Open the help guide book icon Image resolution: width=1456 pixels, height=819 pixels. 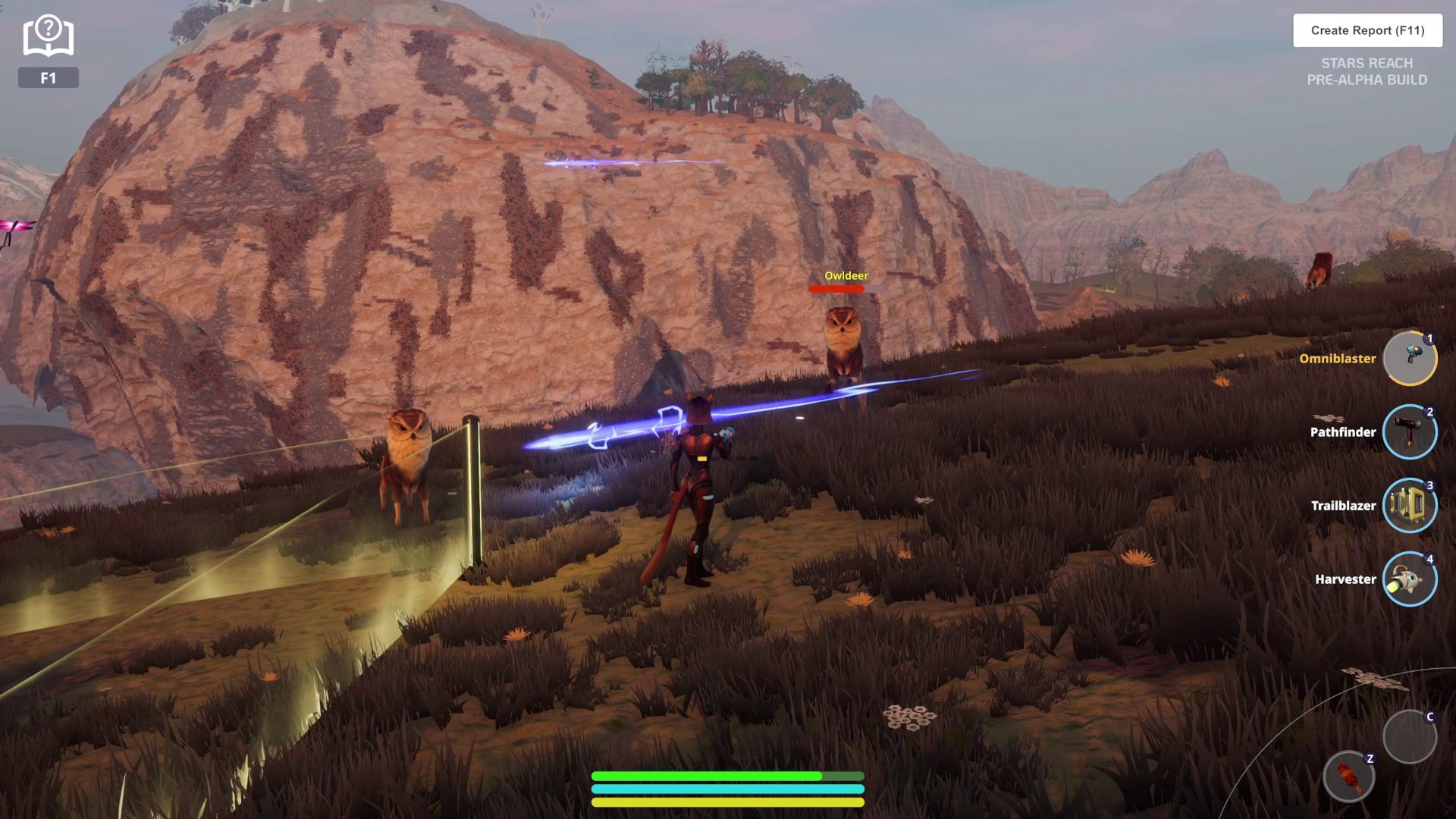[48, 36]
